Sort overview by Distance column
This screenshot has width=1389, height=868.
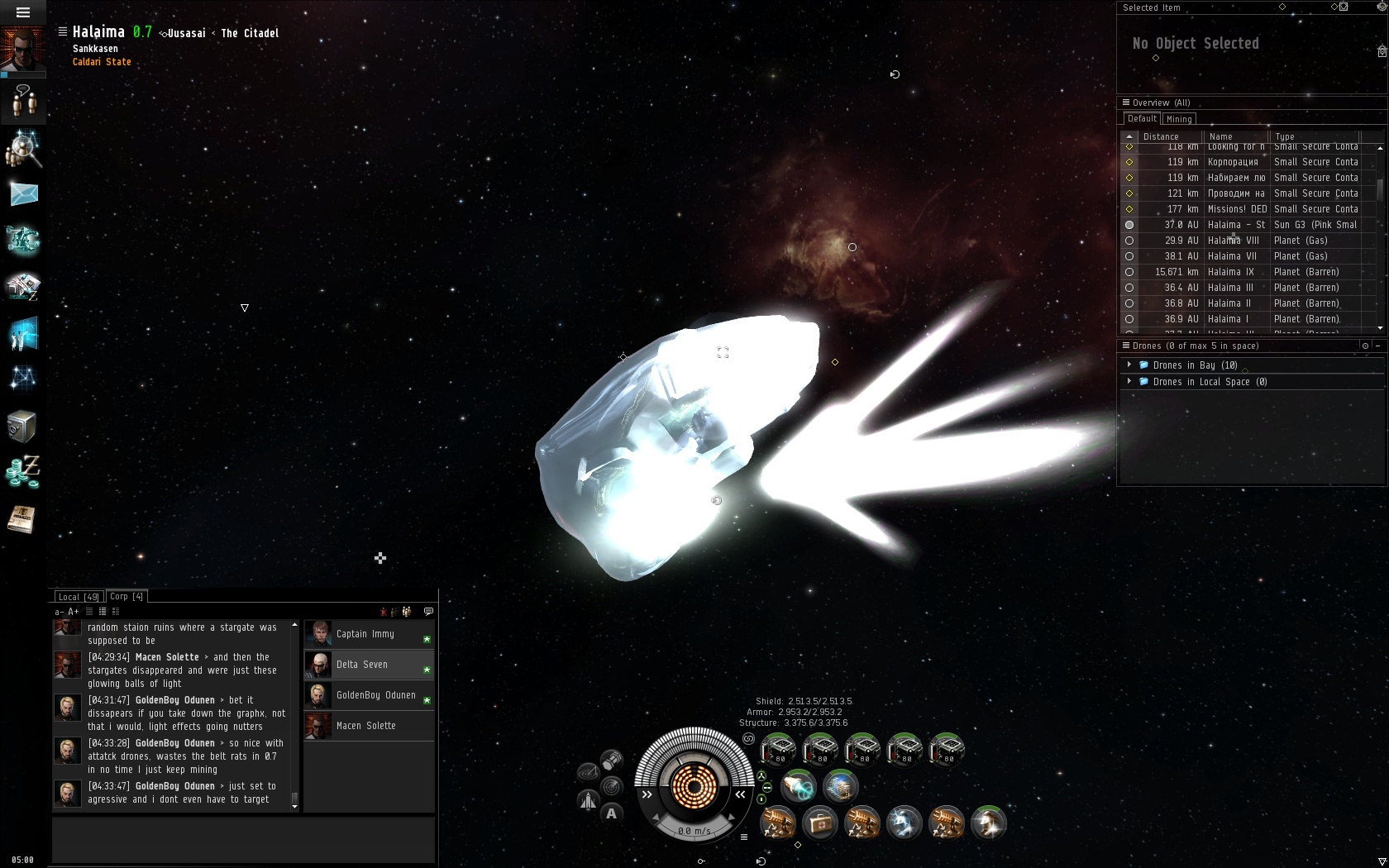1161,136
